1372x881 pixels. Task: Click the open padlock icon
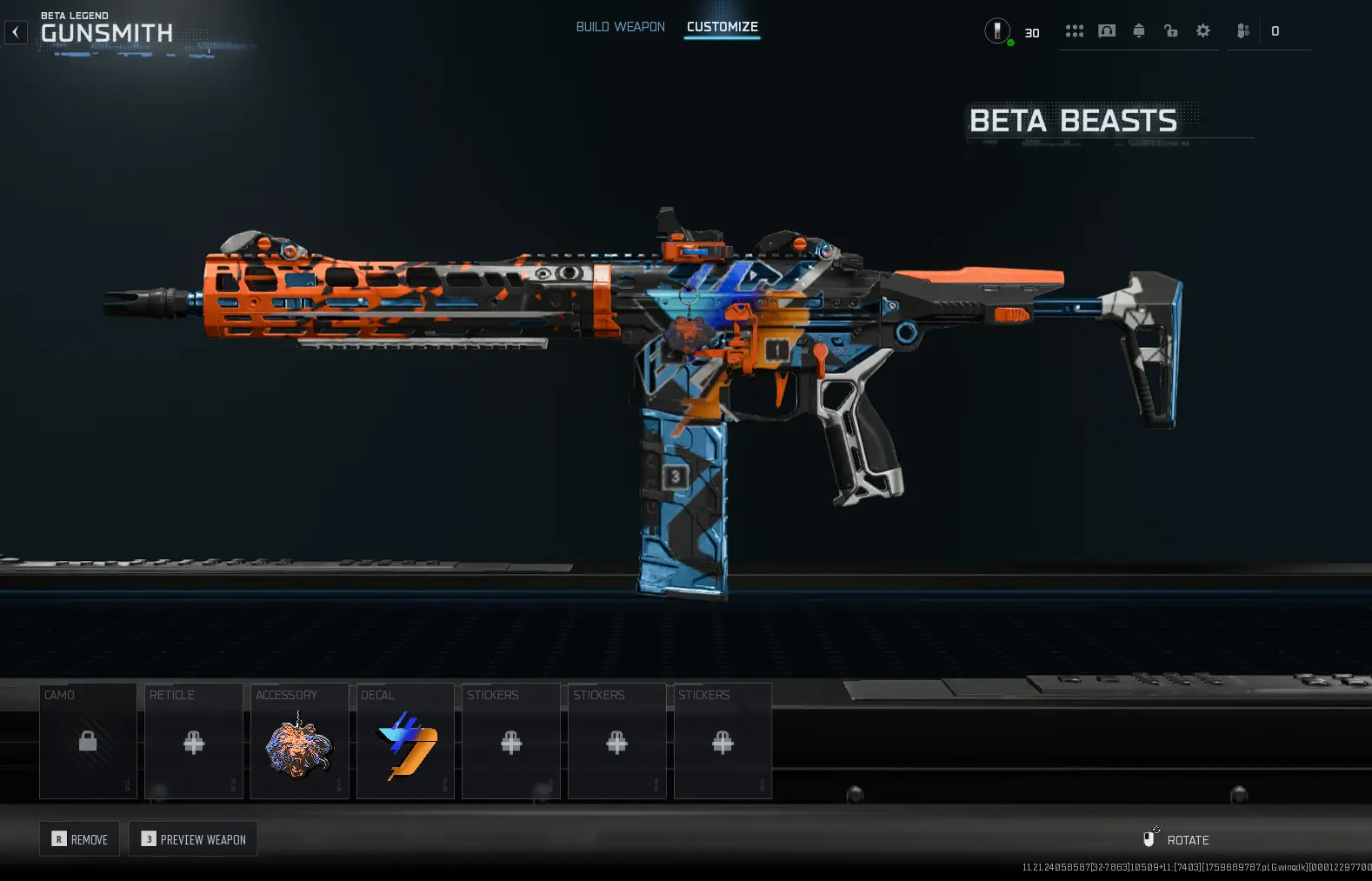(x=1171, y=31)
